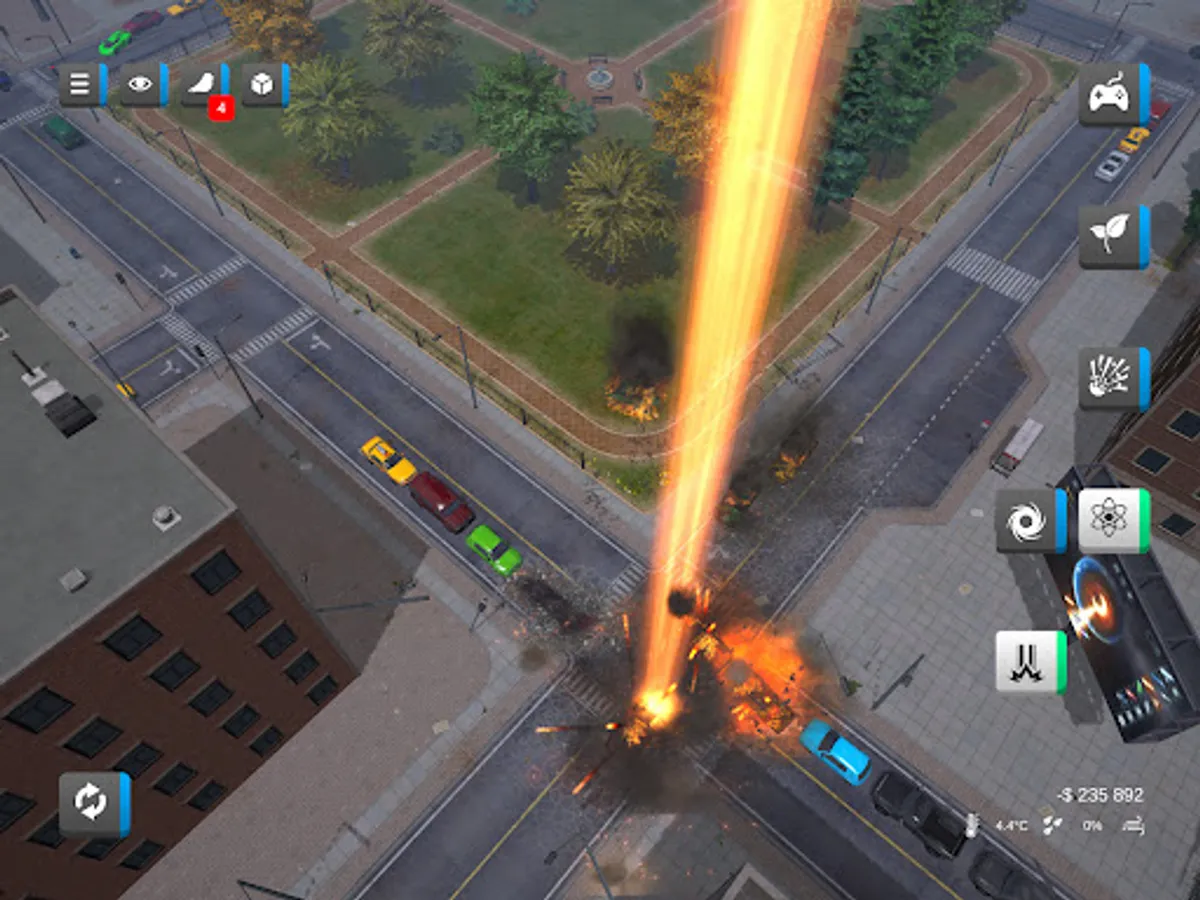Open the notifications button with red badge
Image resolution: width=1200 pixels, height=900 pixels.
pos(204,86)
